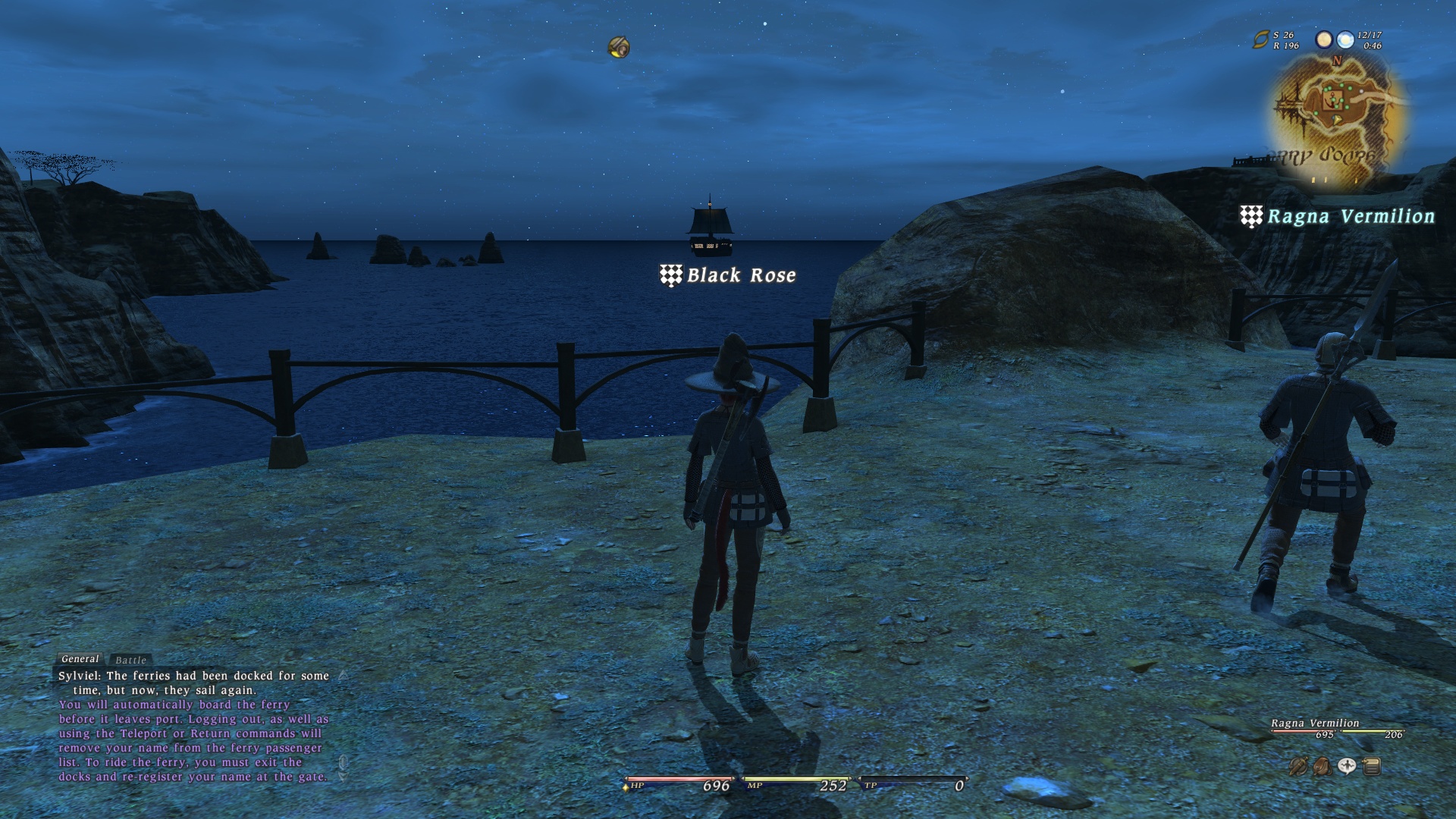Select the General chat tab
Image resolution: width=1456 pixels, height=819 pixels.
(80, 659)
